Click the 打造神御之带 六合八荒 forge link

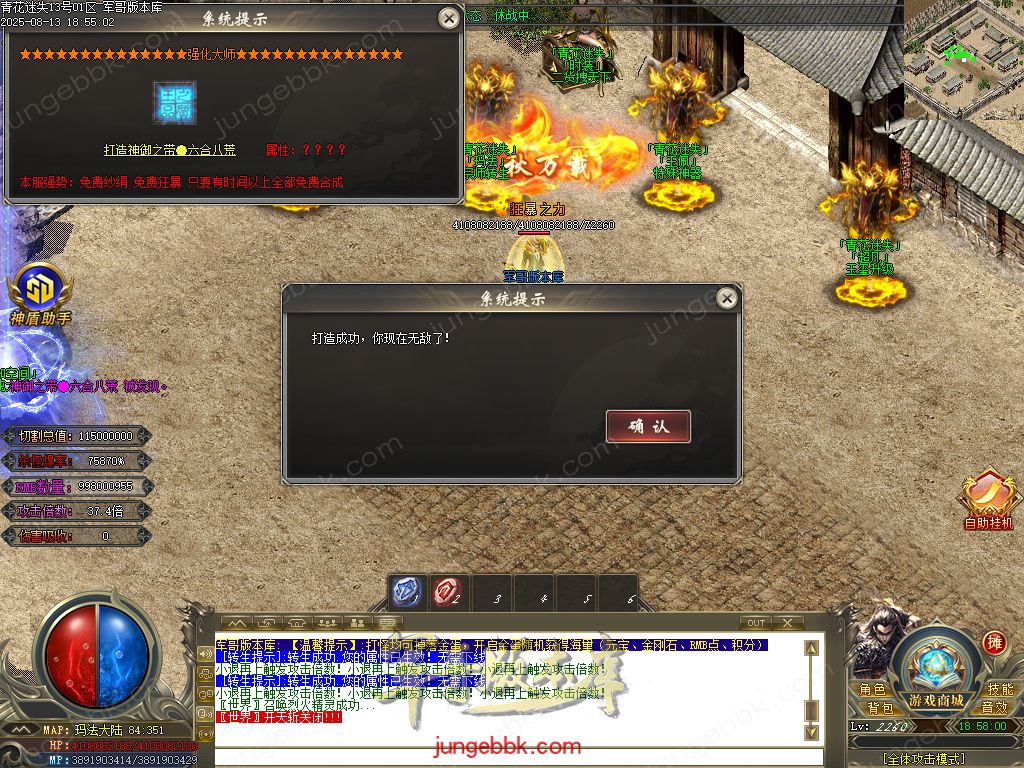point(170,150)
